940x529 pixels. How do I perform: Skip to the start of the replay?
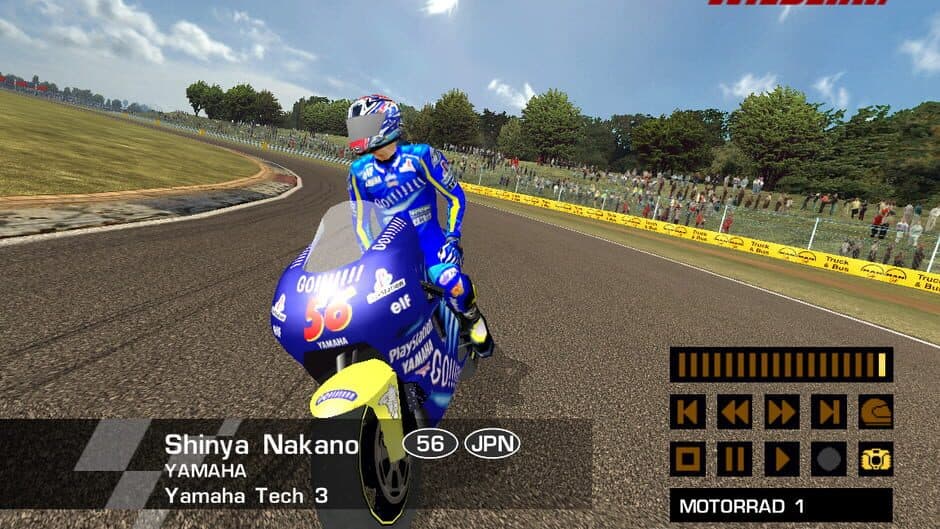click(x=687, y=411)
